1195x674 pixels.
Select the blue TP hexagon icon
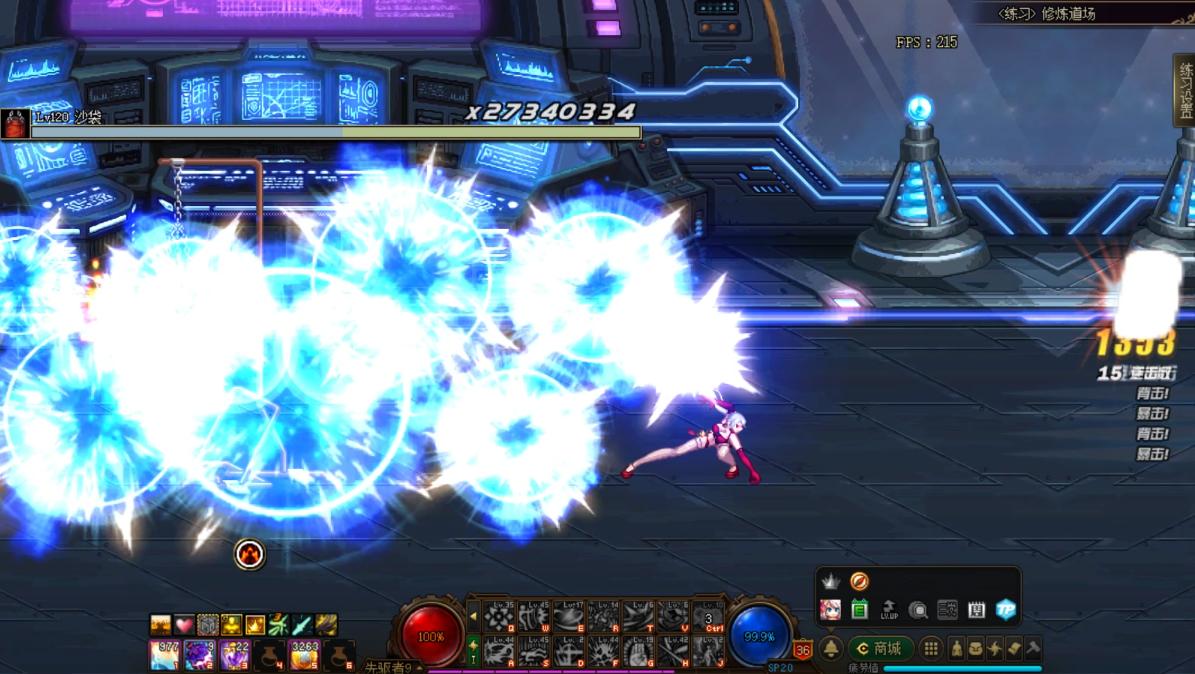pos(1005,609)
